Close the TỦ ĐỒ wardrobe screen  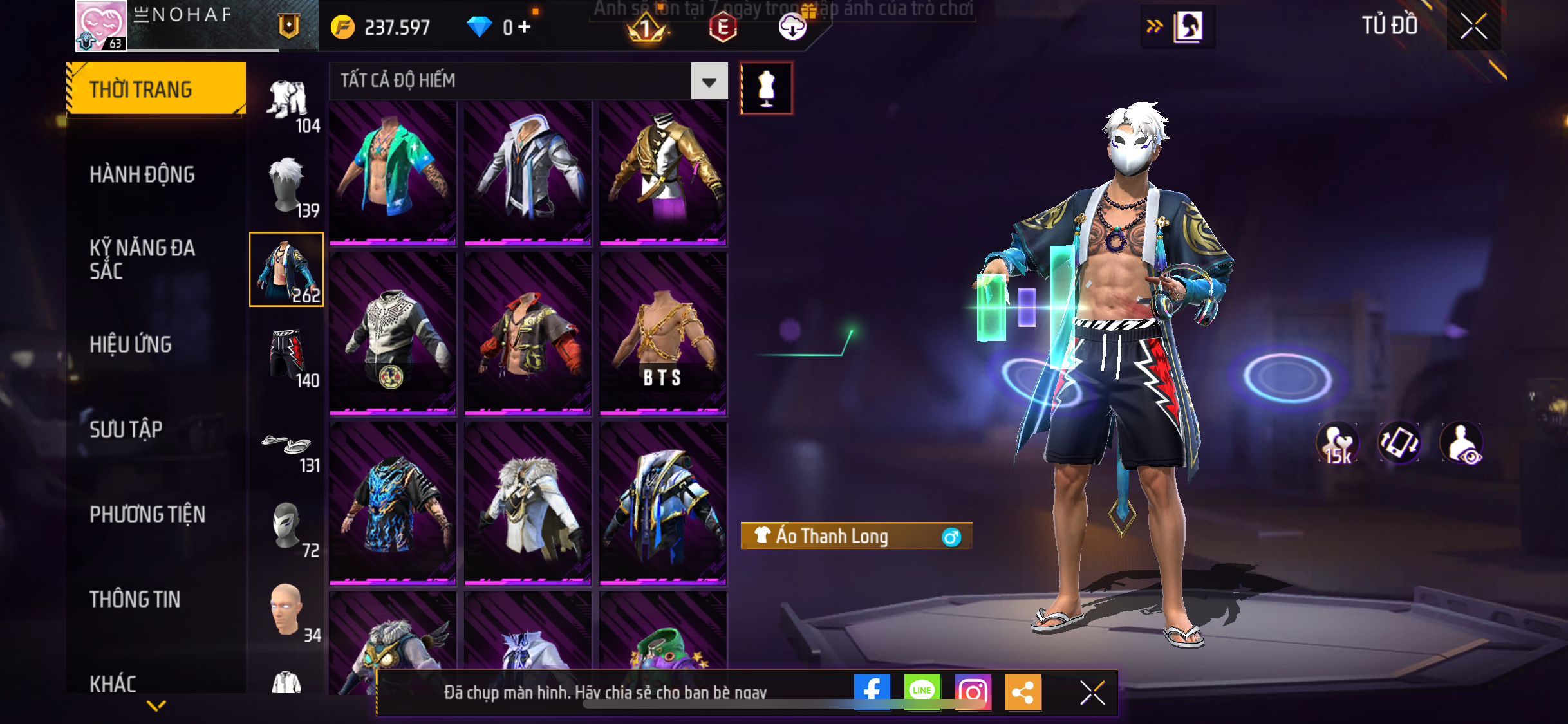click(1473, 26)
